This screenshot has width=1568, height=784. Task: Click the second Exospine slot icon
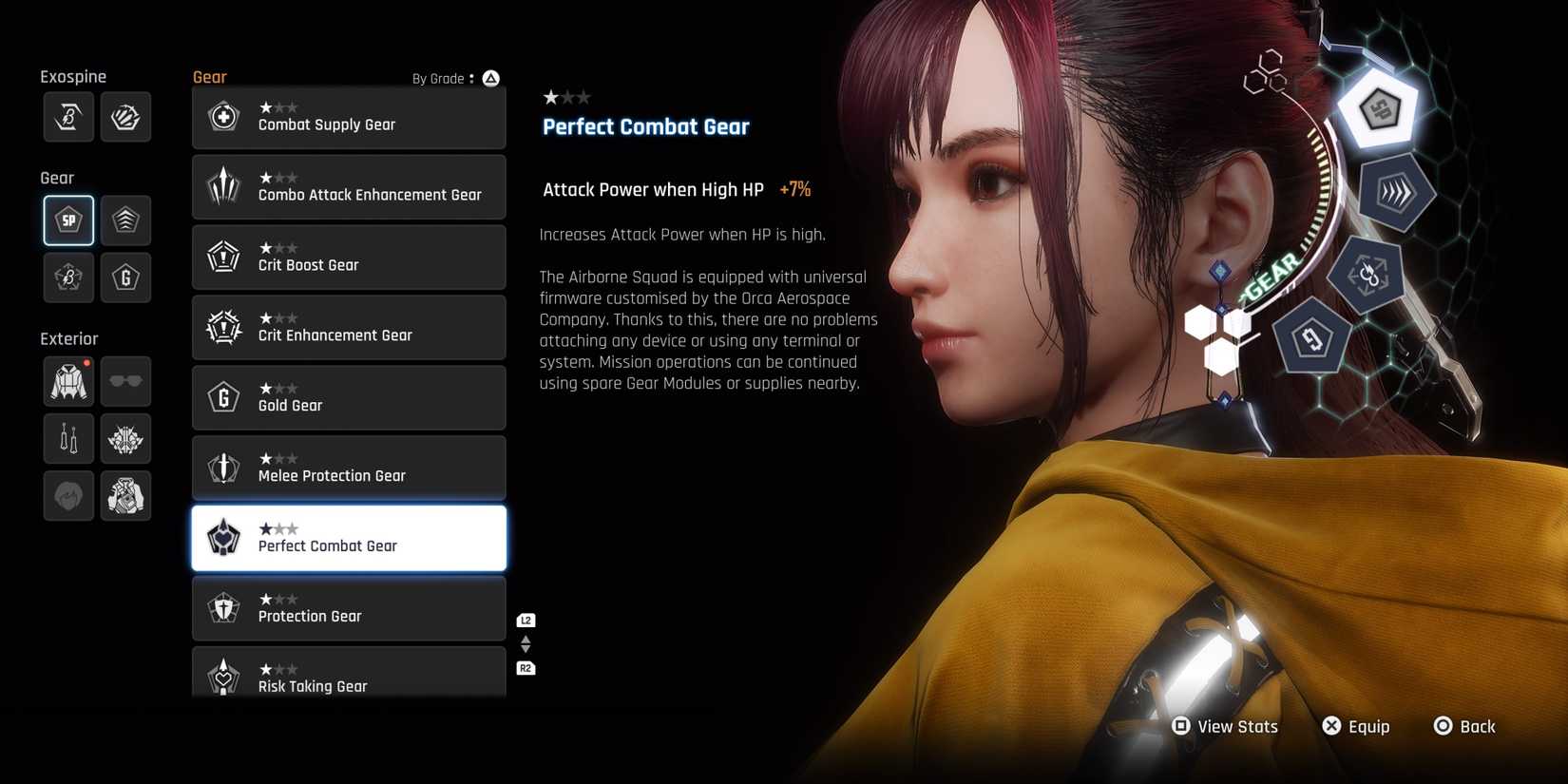click(x=125, y=116)
